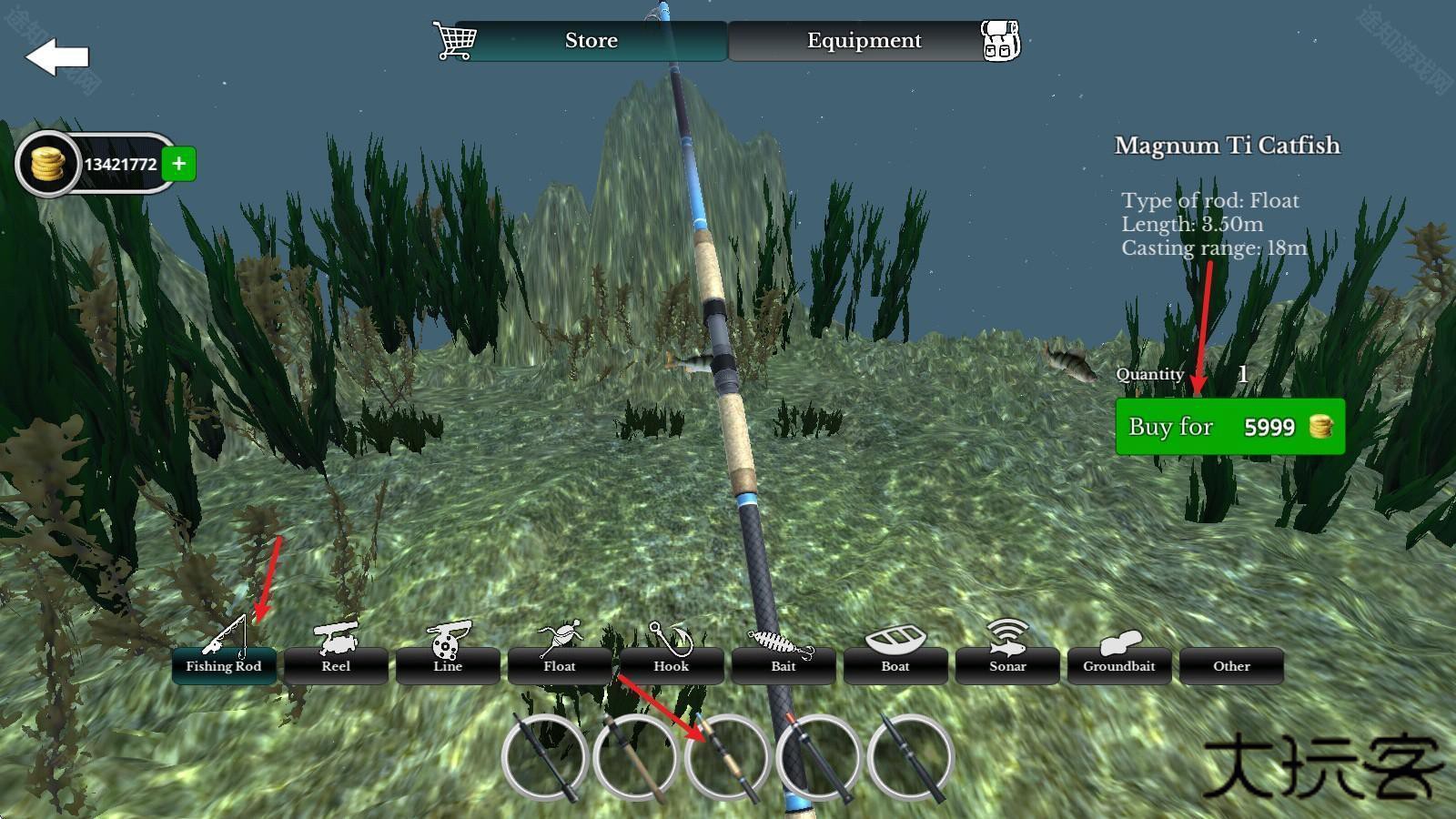The width and height of the screenshot is (1456, 819).
Task: Show the Reel category
Action: pos(336,665)
